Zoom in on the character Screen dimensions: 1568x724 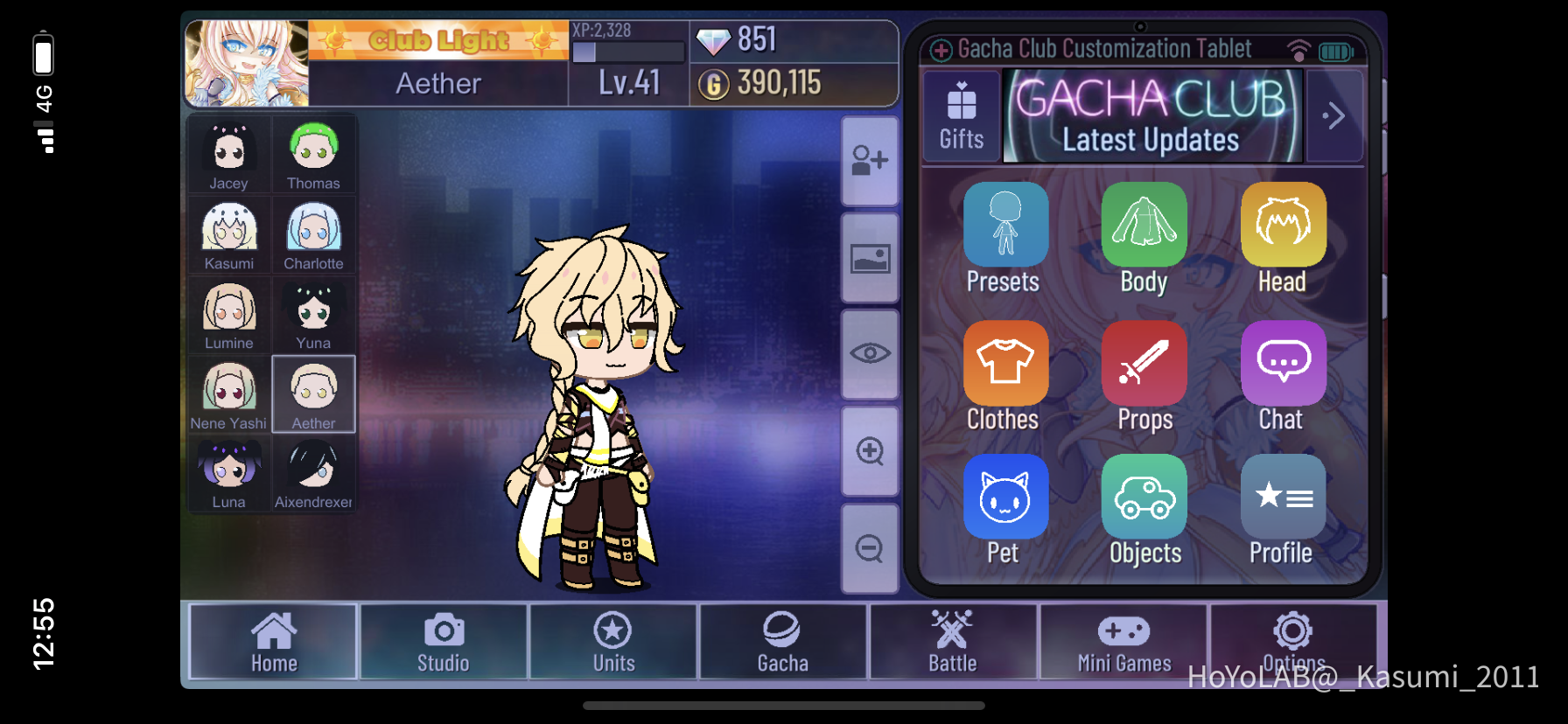coord(869,450)
